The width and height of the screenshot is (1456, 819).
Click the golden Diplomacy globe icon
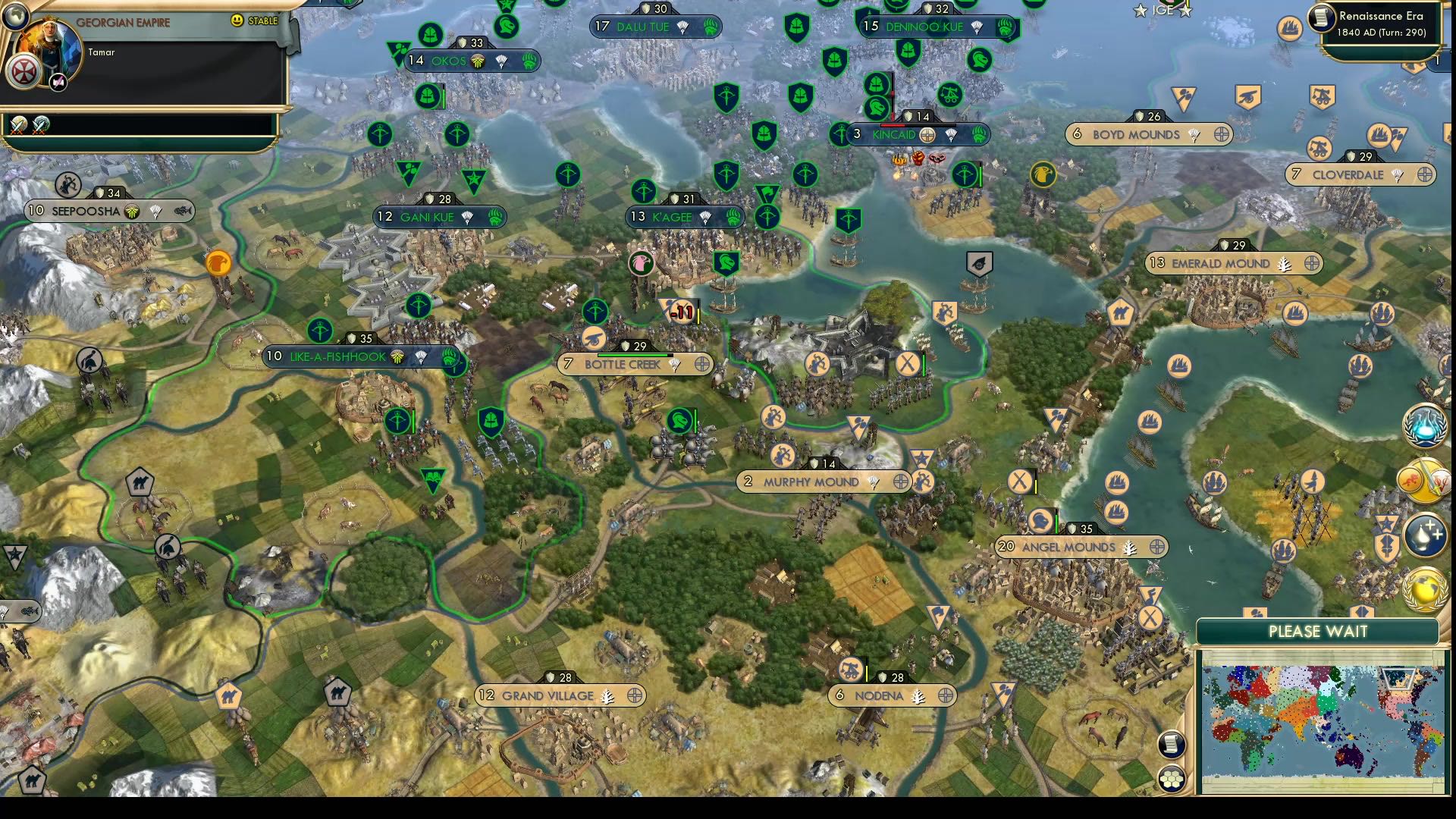pyautogui.click(x=1423, y=590)
